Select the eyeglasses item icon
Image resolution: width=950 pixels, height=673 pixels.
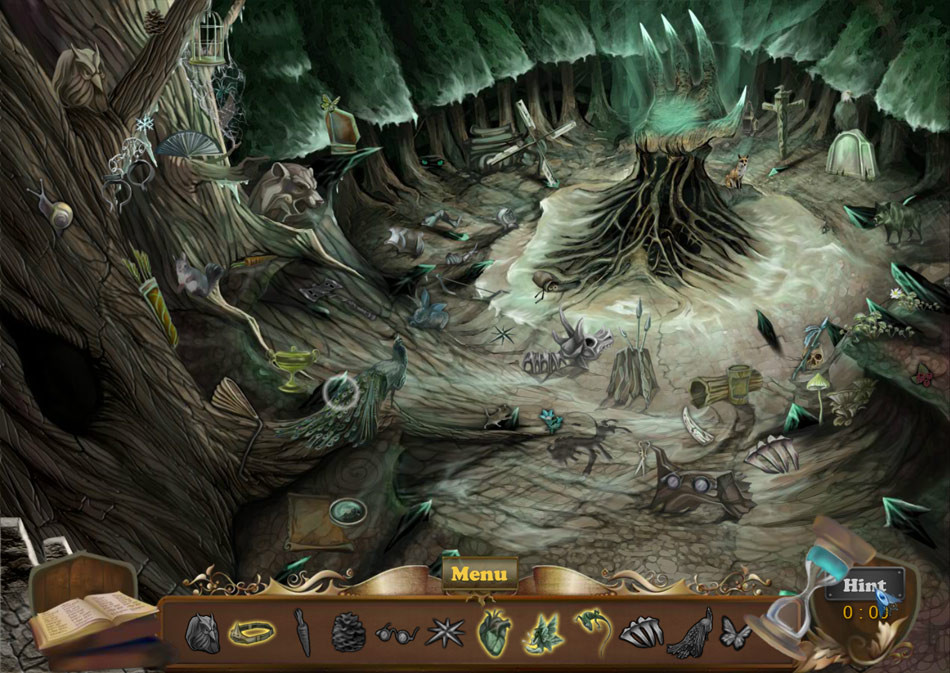pos(397,632)
